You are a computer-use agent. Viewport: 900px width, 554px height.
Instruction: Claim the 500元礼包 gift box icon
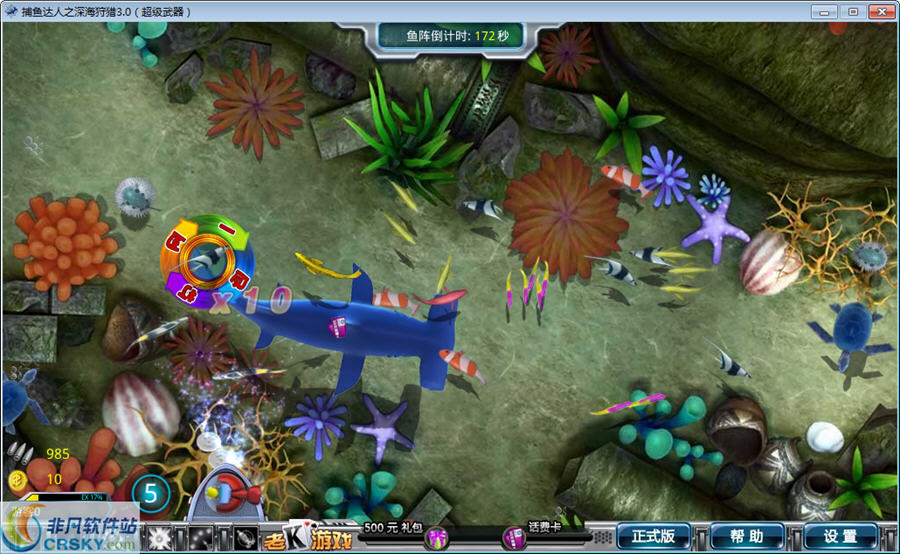coord(436,539)
